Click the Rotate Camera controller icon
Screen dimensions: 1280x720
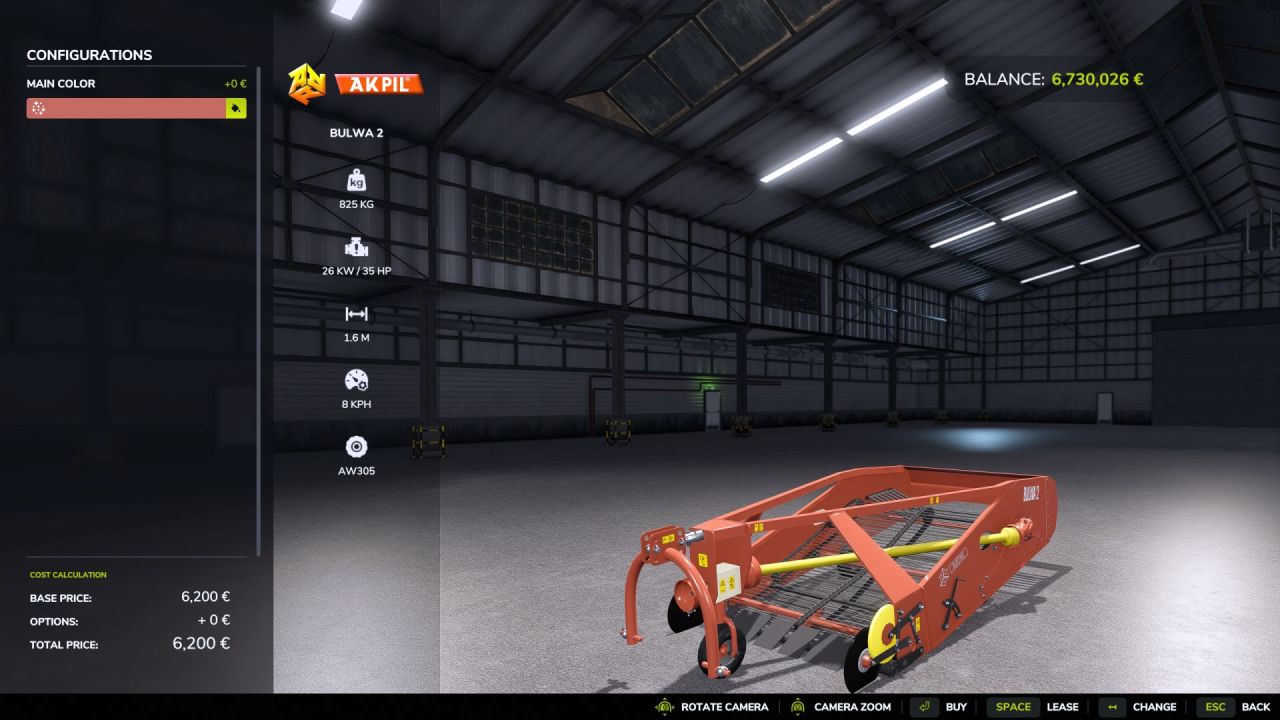tap(662, 707)
